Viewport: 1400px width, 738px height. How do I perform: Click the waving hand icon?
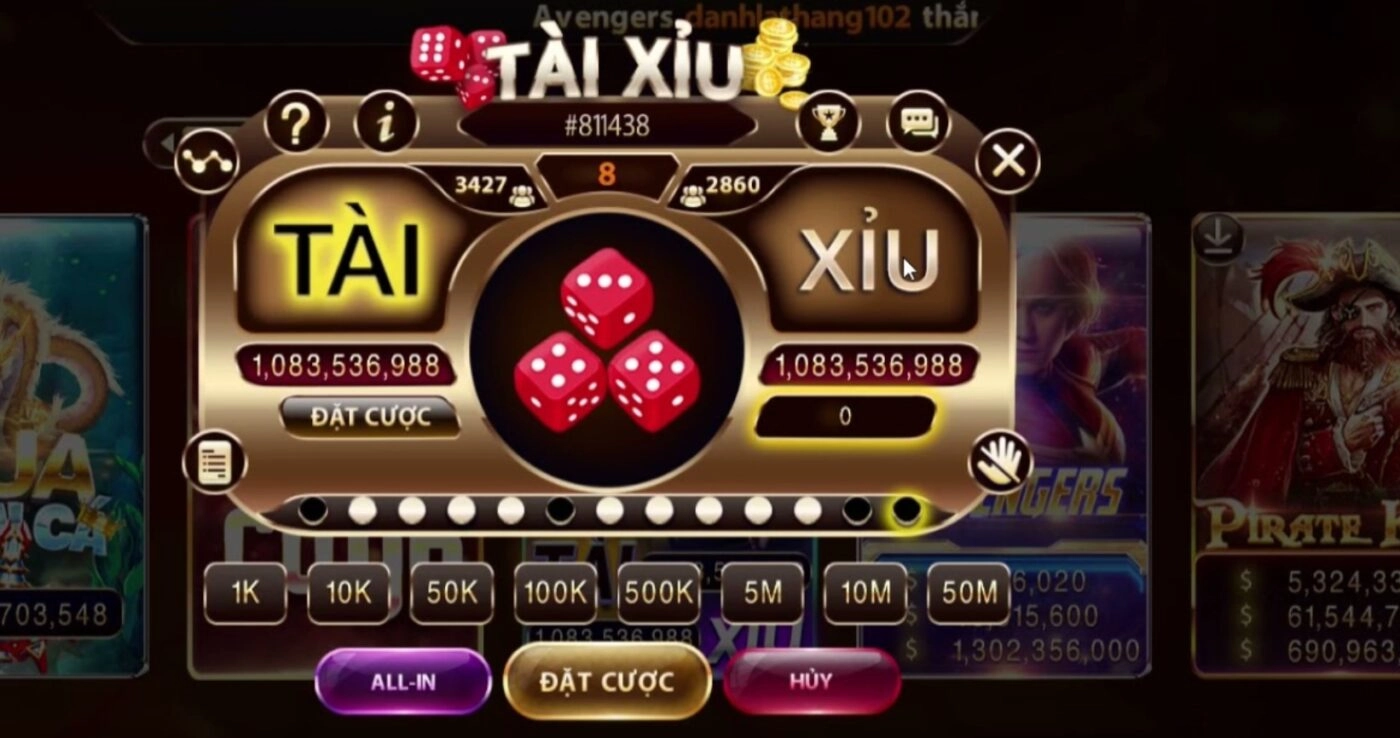[999, 462]
